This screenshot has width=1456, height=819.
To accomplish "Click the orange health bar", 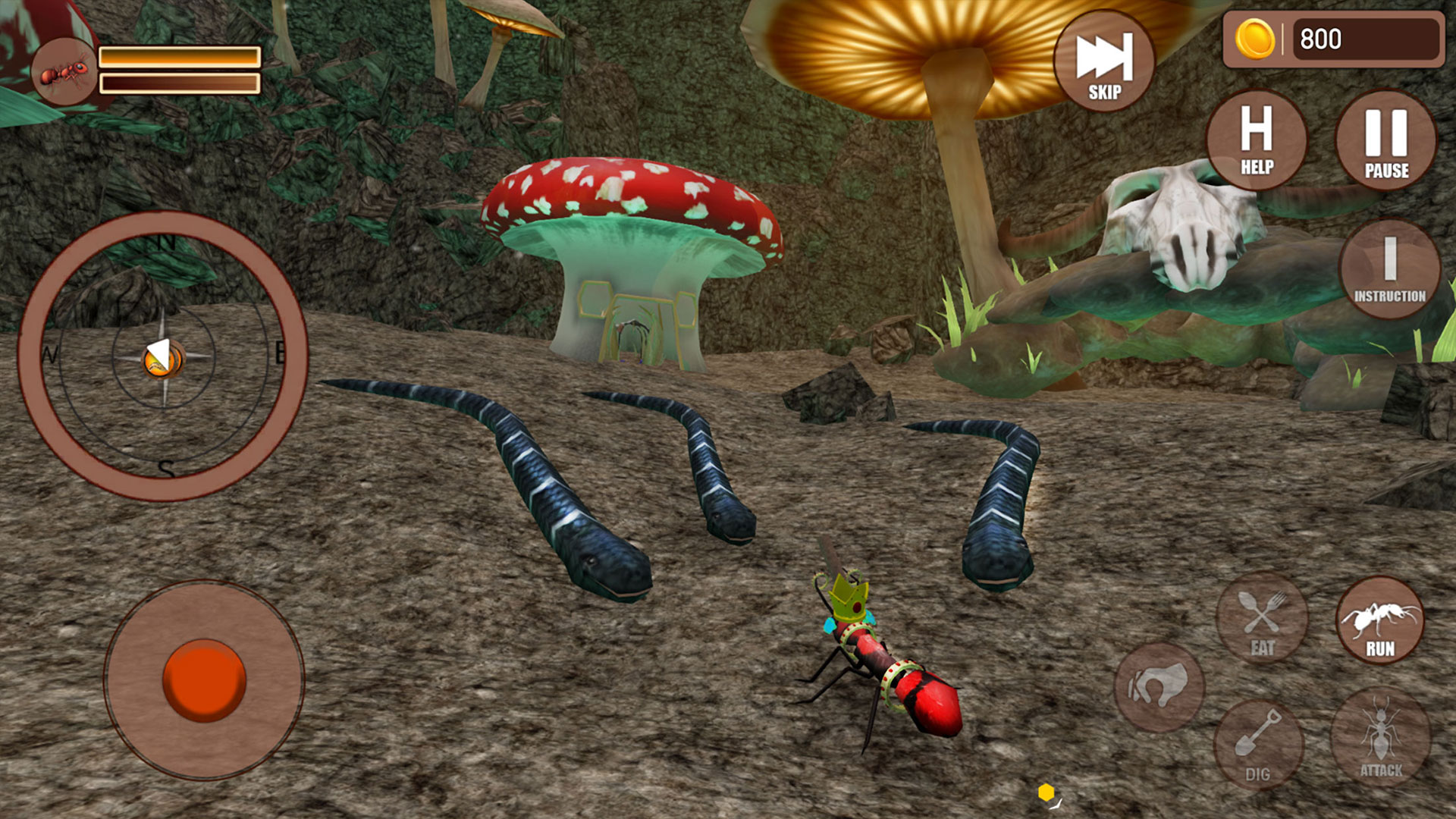I will 182,55.
